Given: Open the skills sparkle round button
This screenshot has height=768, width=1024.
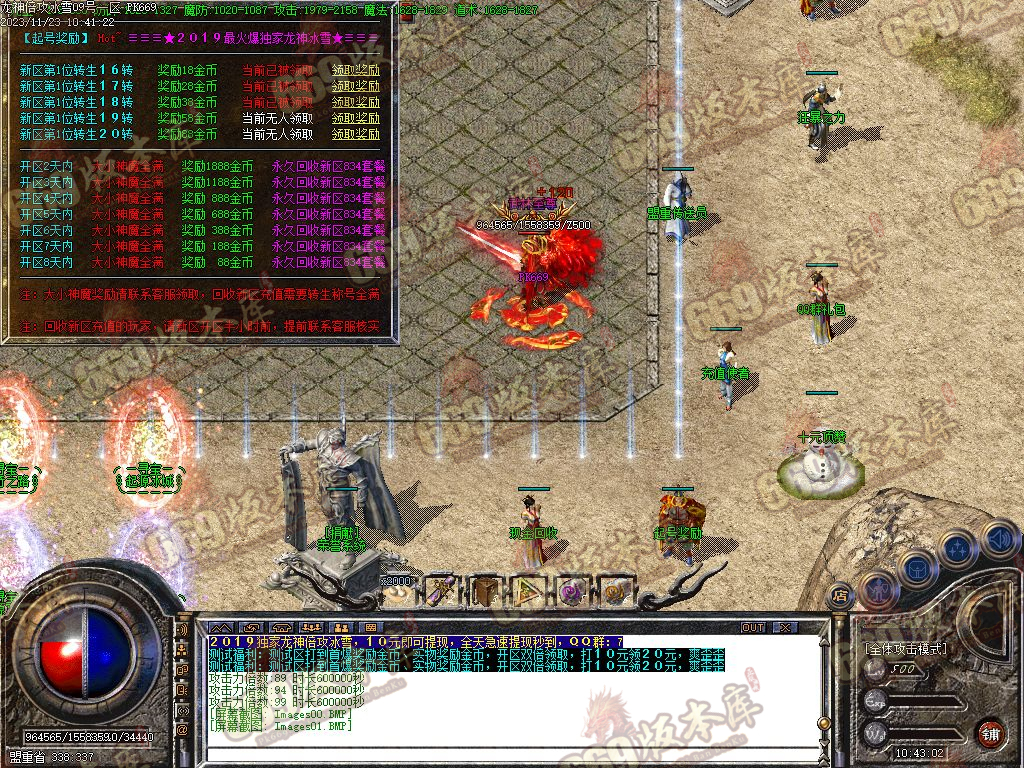Looking at the screenshot, I should 958,549.
